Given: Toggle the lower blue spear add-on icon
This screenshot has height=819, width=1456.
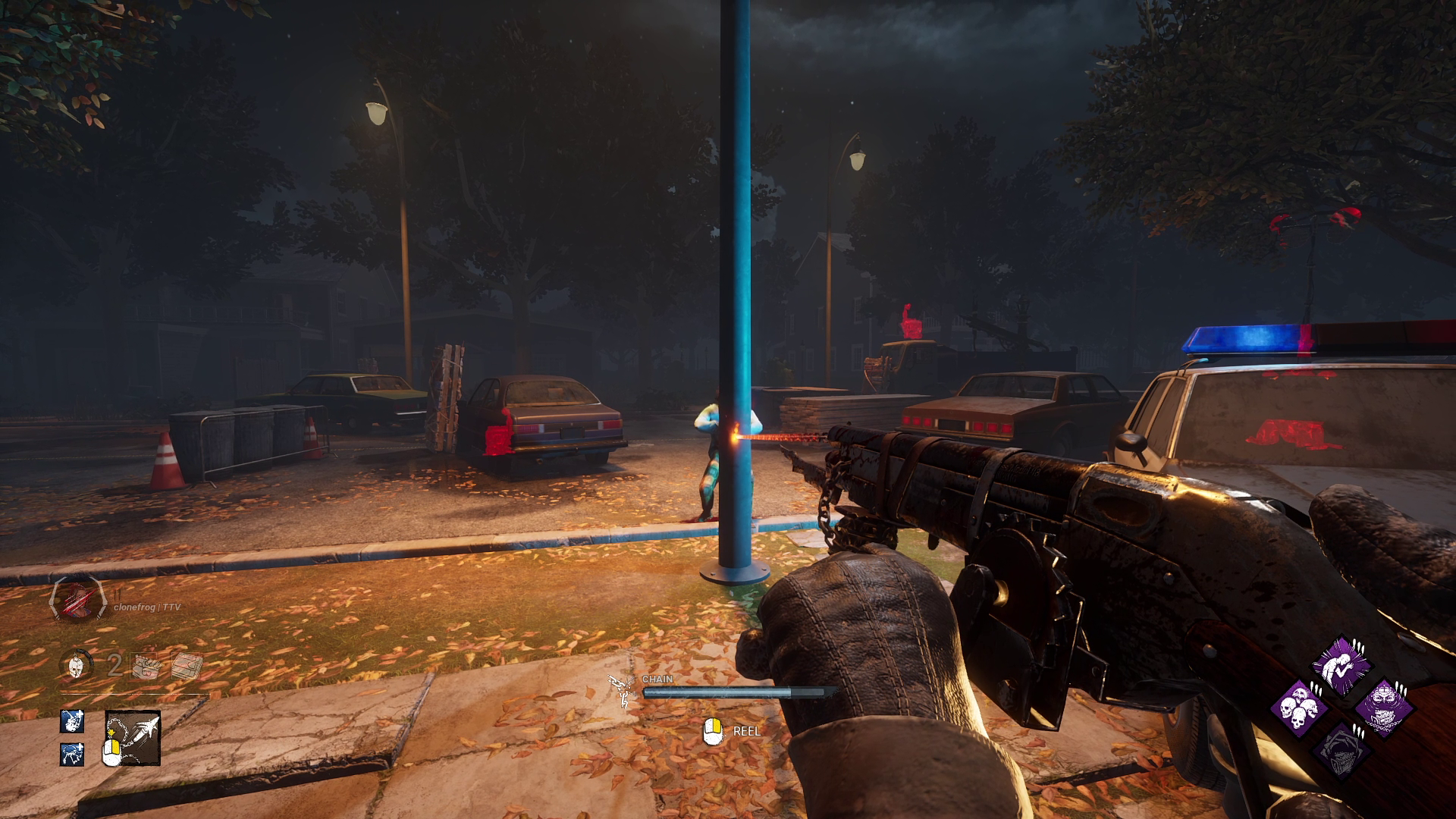Looking at the screenshot, I should [x=72, y=755].
